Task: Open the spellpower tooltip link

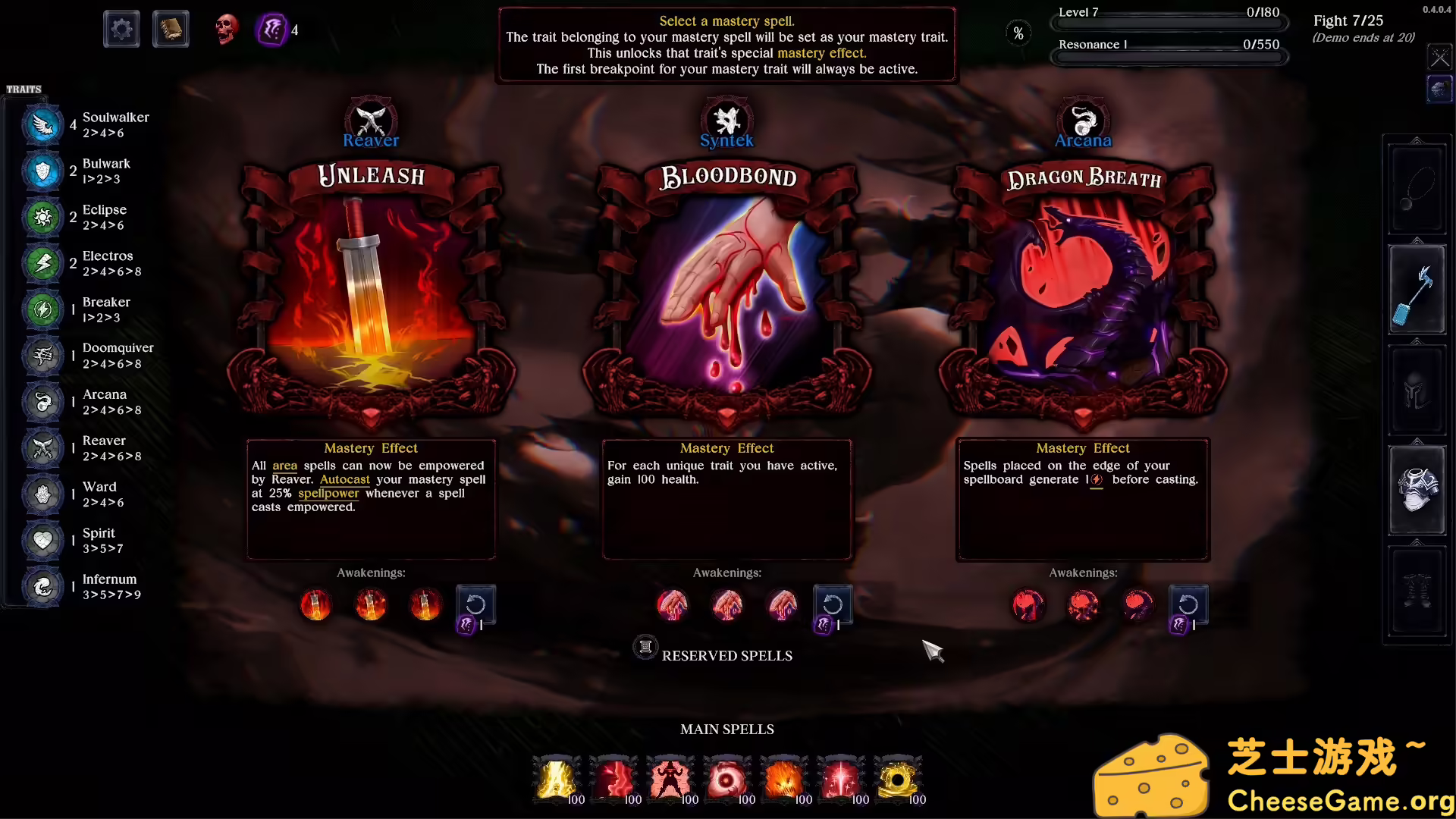Action: click(328, 493)
